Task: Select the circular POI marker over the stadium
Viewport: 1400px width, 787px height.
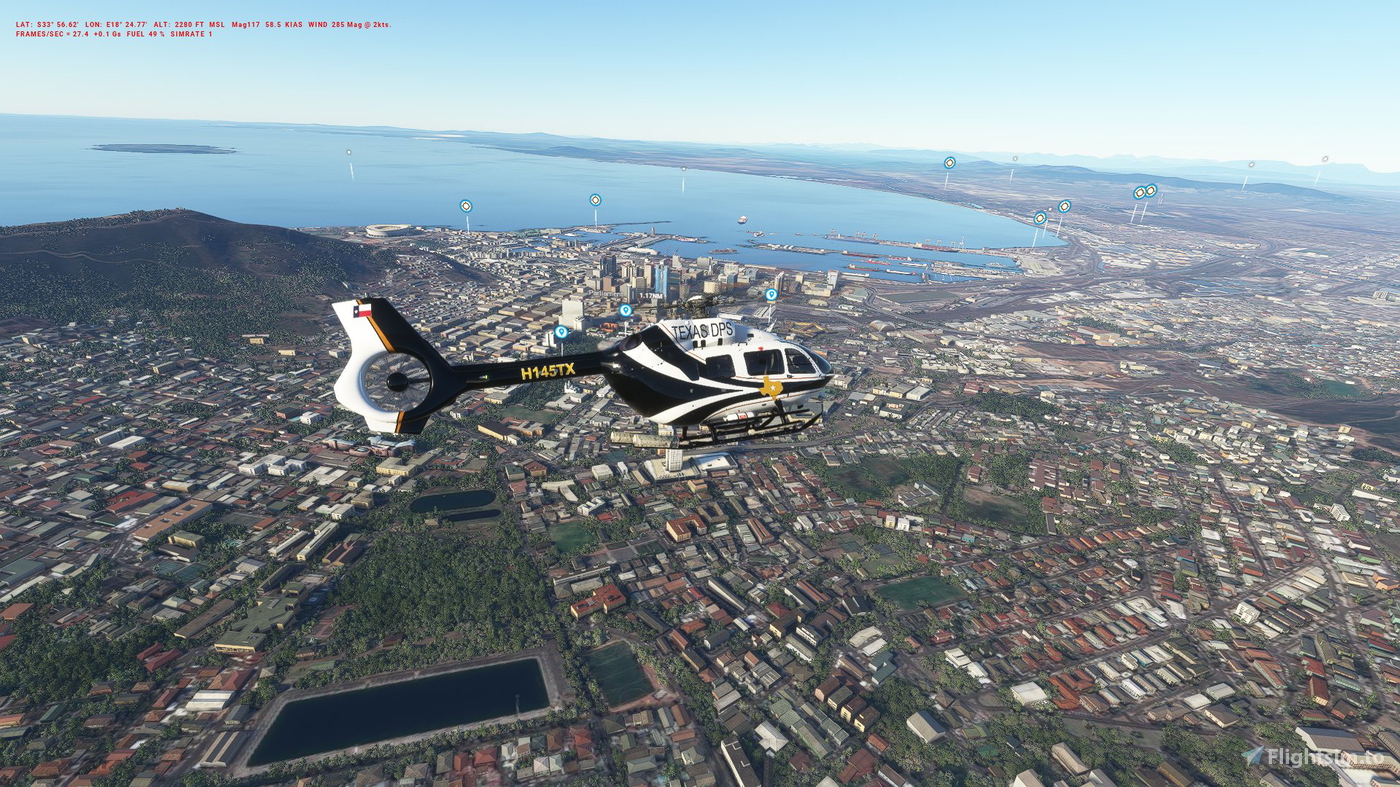Action: [x=464, y=205]
